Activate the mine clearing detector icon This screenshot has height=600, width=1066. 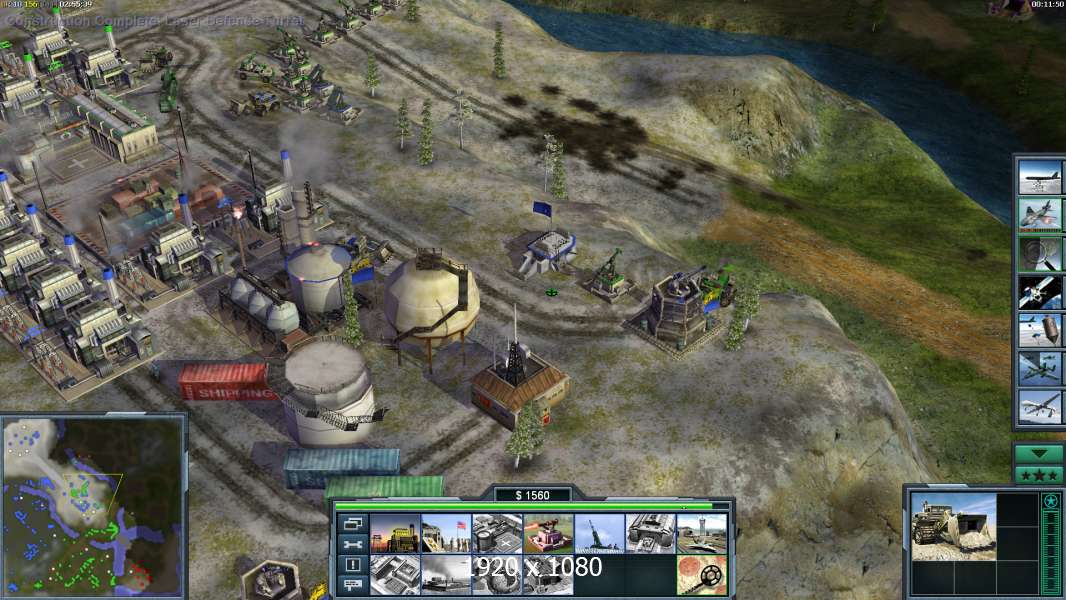point(702,575)
